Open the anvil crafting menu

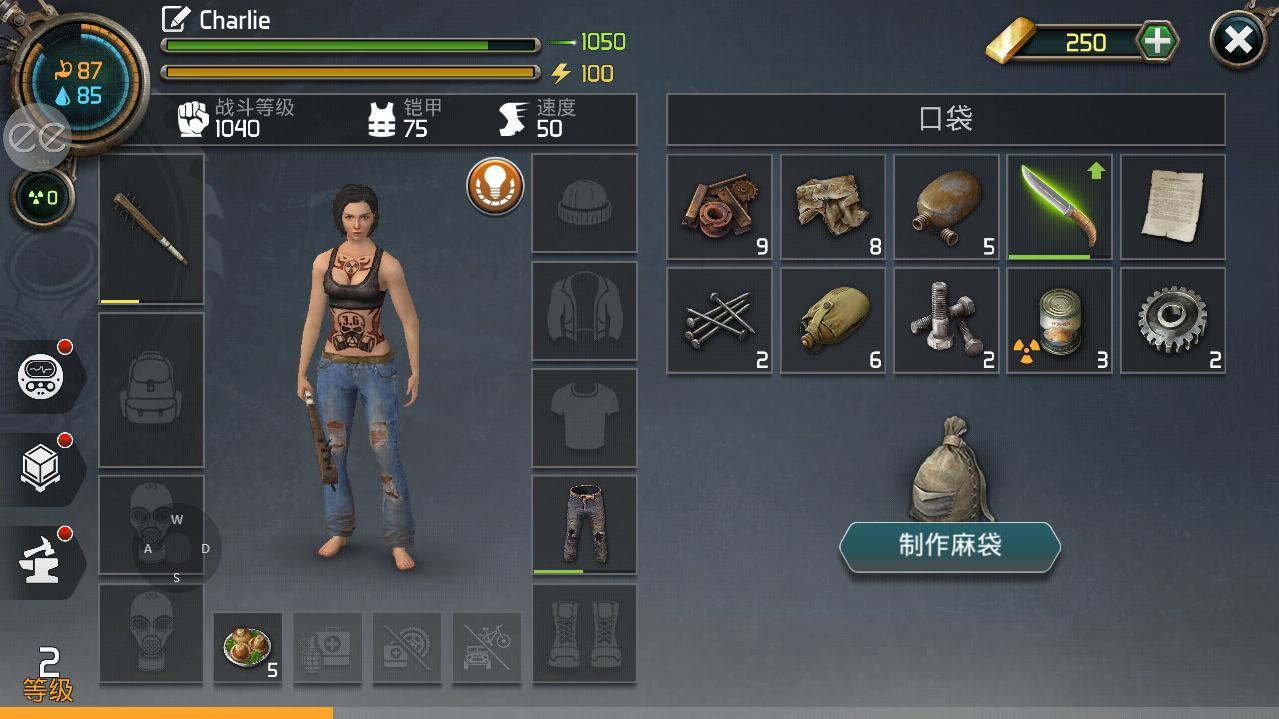[x=42, y=562]
